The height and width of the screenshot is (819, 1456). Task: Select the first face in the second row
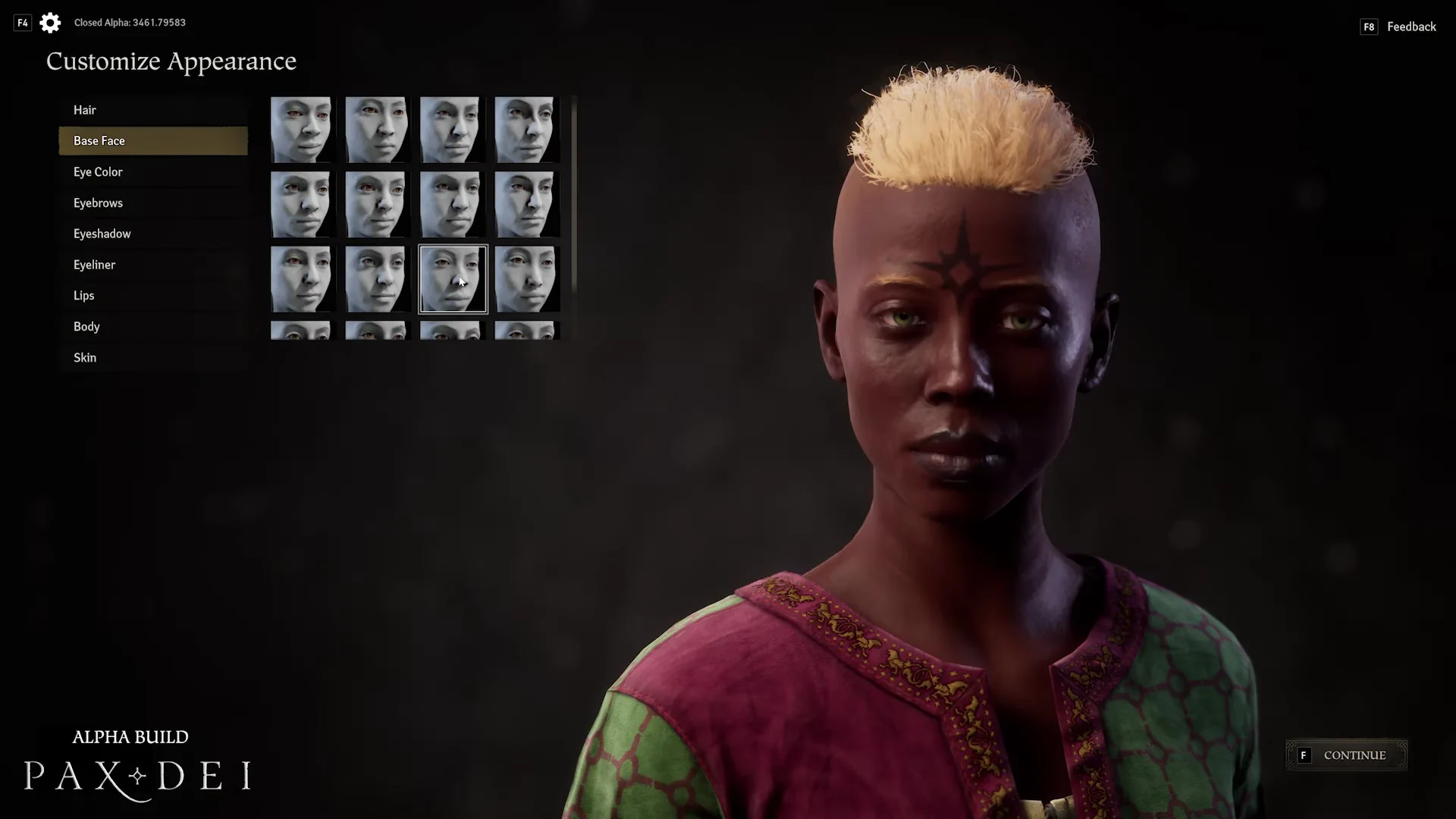(301, 204)
